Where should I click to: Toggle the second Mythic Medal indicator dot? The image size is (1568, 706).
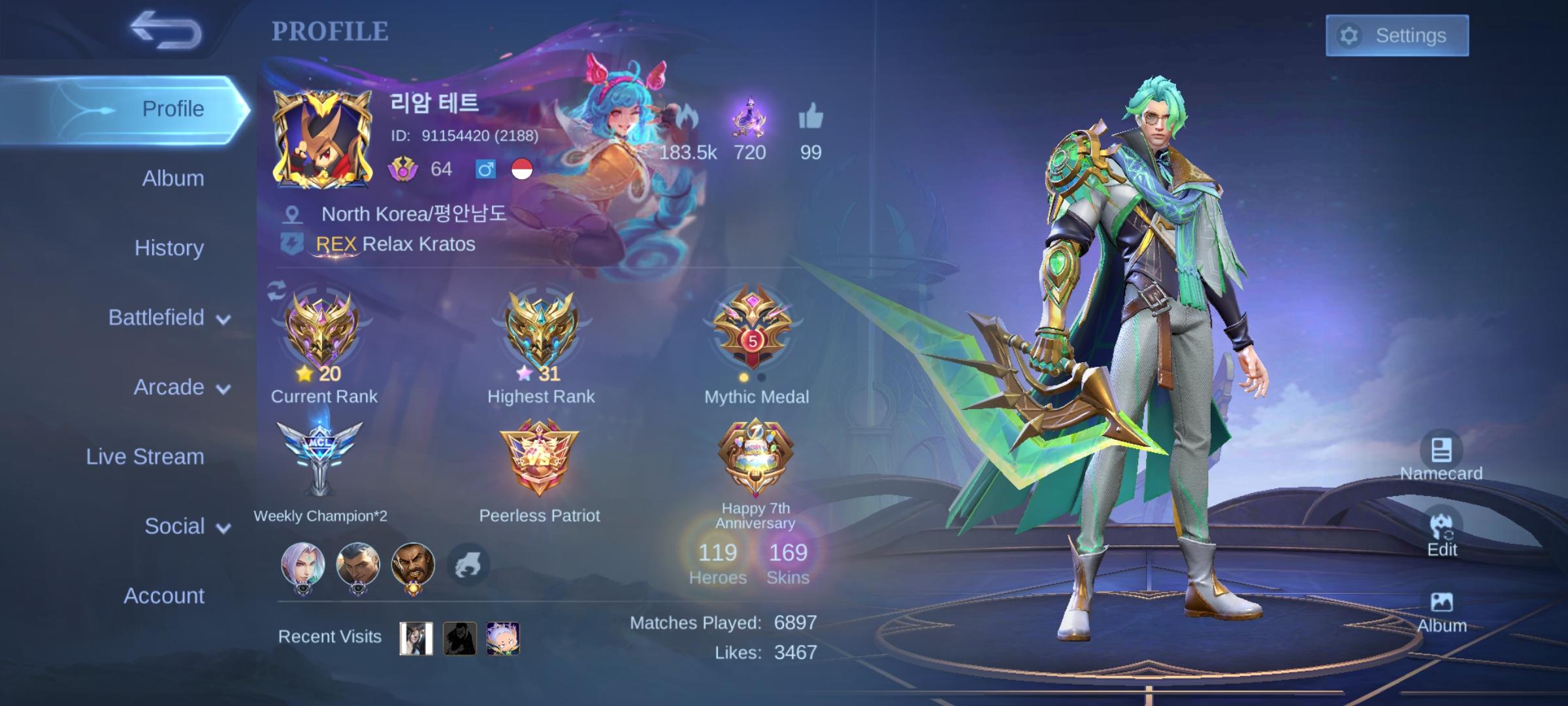[760, 378]
